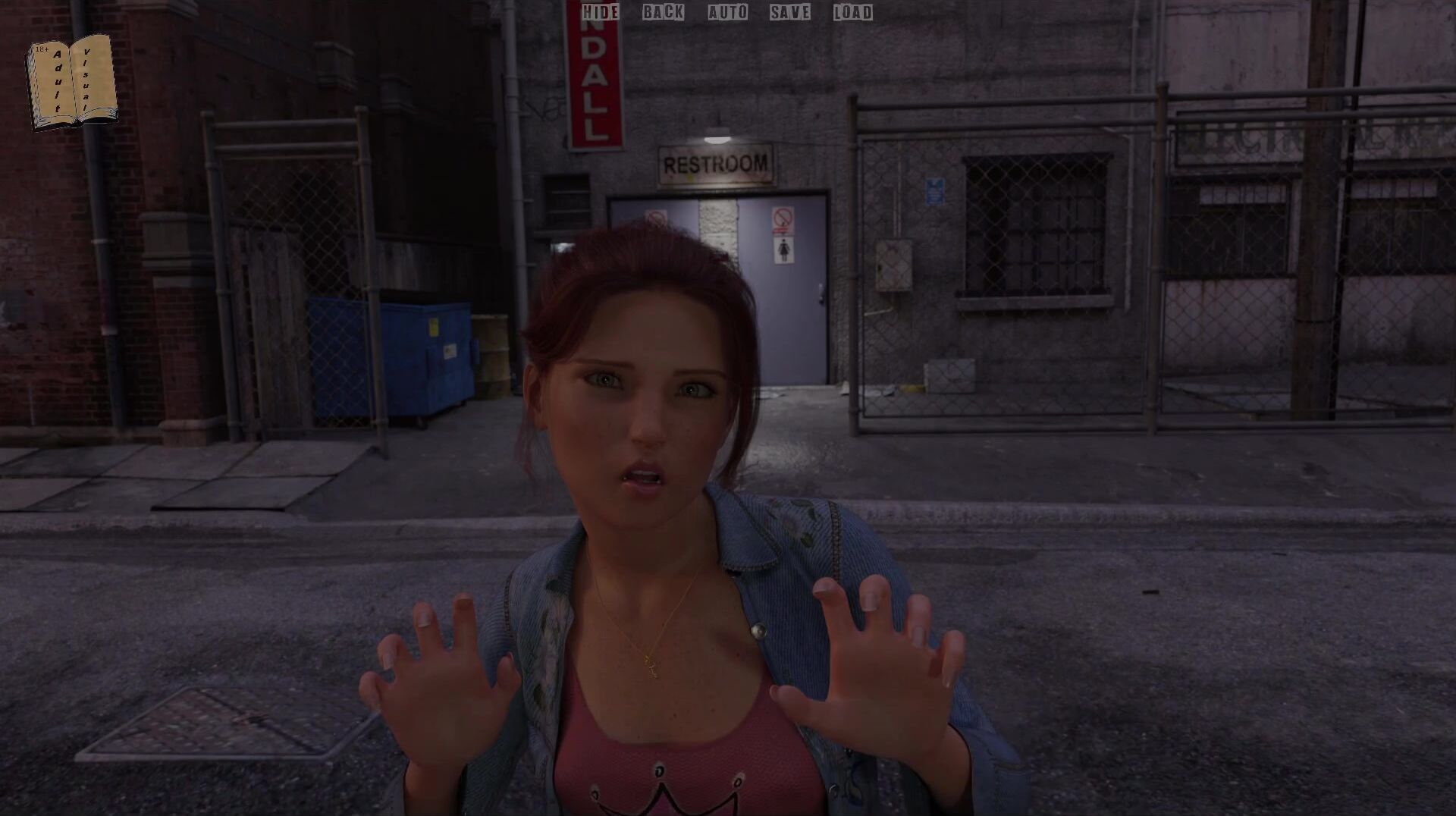Open the LOAD menu
Viewport: 1456px width, 816px height.
point(852,12)
